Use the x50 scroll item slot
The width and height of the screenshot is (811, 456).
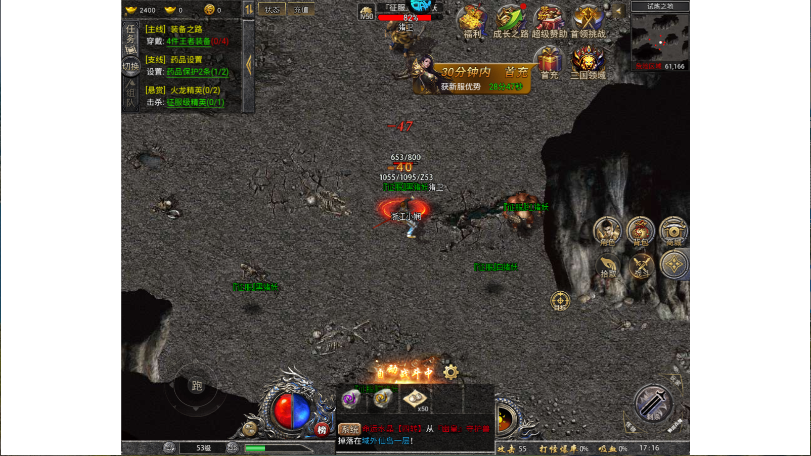click(415, 399)
